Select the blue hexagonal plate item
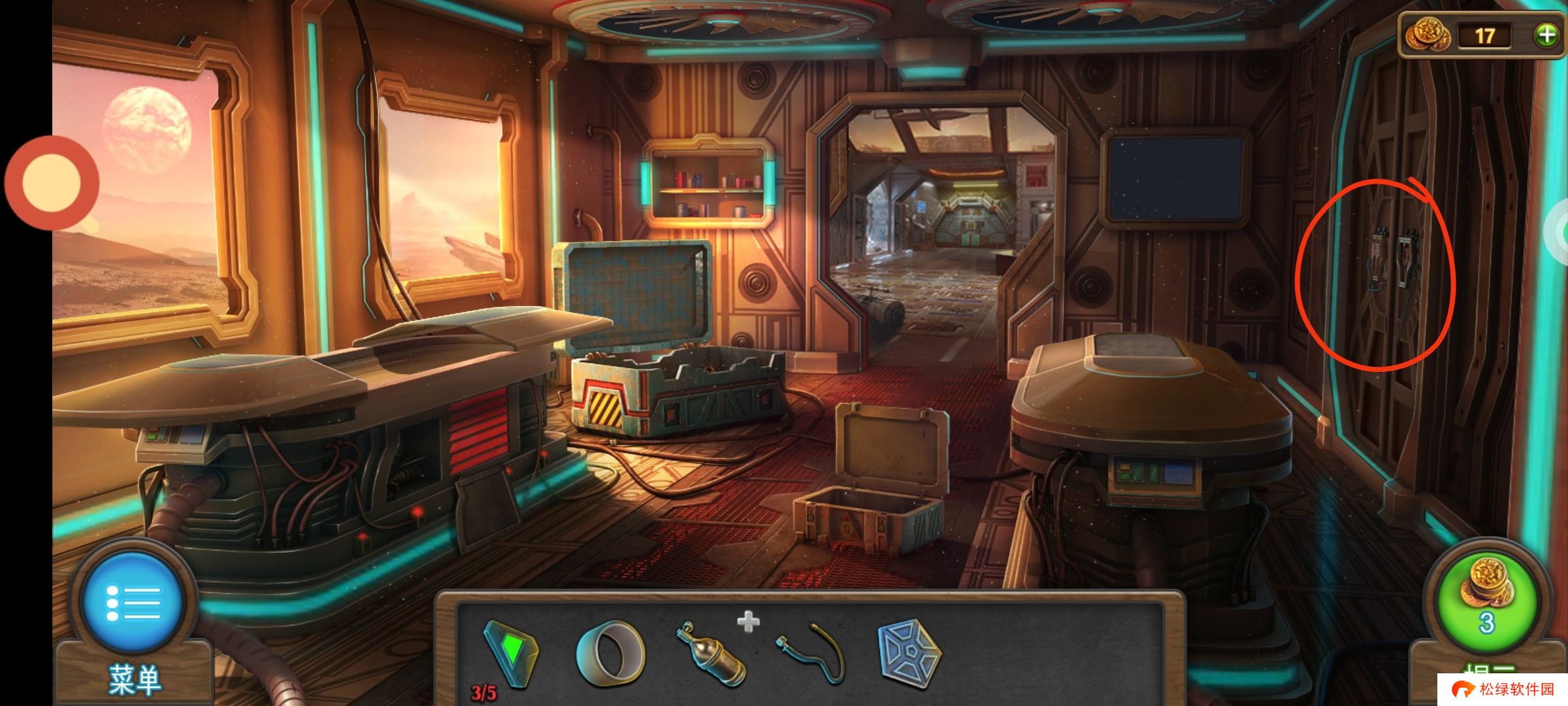 [909, 654]
